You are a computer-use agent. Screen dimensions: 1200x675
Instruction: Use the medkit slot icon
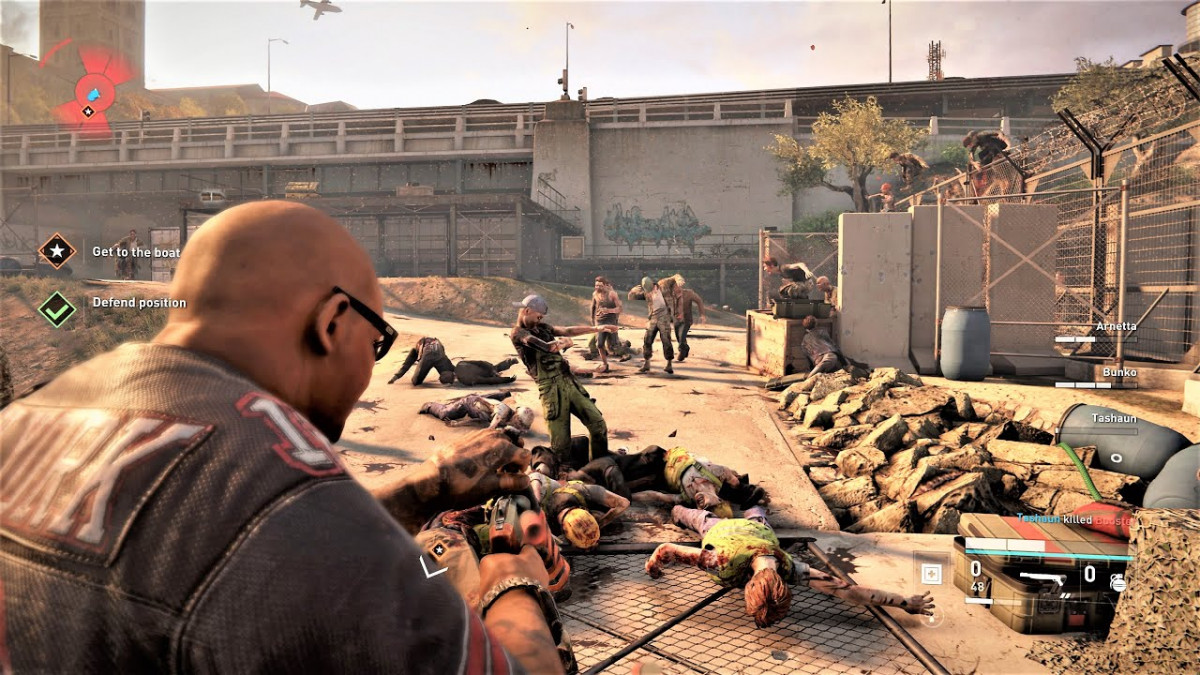[931, 574]
